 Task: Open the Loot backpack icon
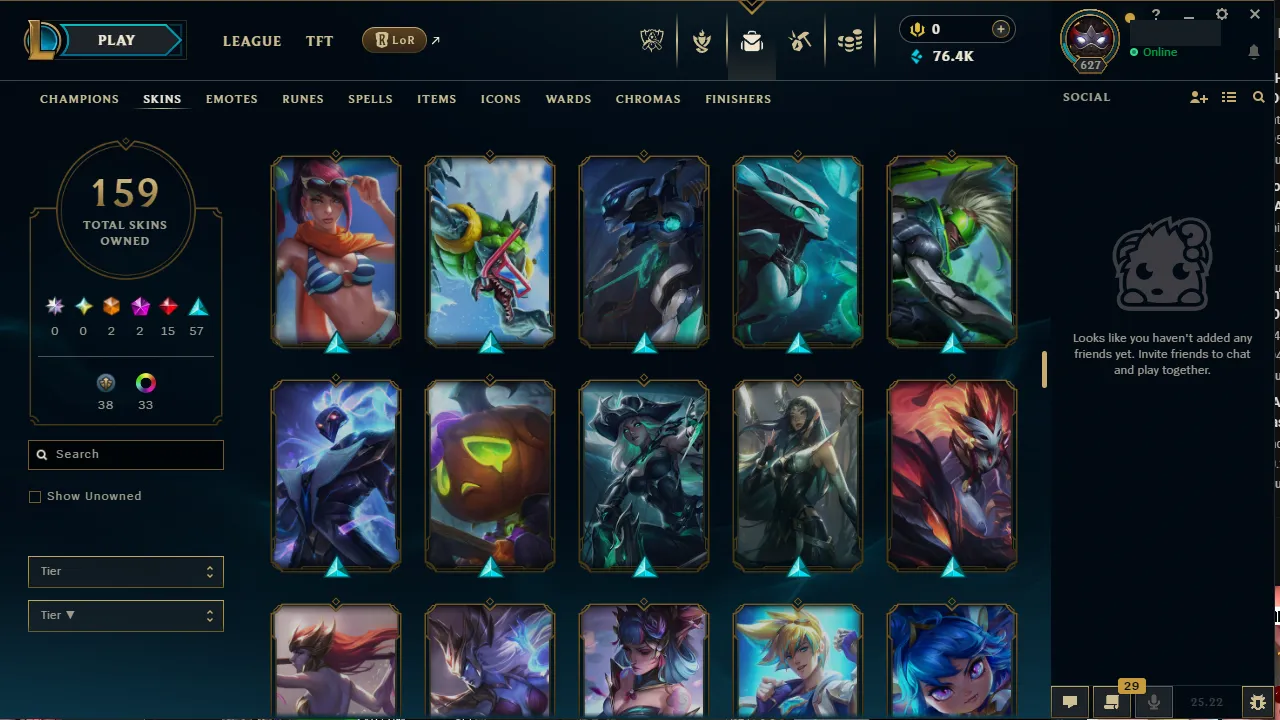pos(752,41)
